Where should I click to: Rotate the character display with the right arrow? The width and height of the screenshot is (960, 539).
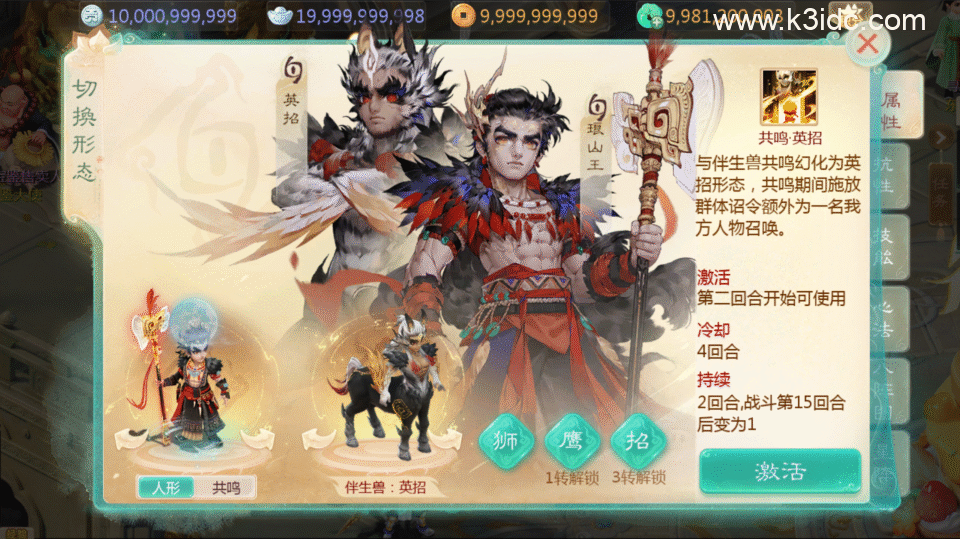(260, 438)
